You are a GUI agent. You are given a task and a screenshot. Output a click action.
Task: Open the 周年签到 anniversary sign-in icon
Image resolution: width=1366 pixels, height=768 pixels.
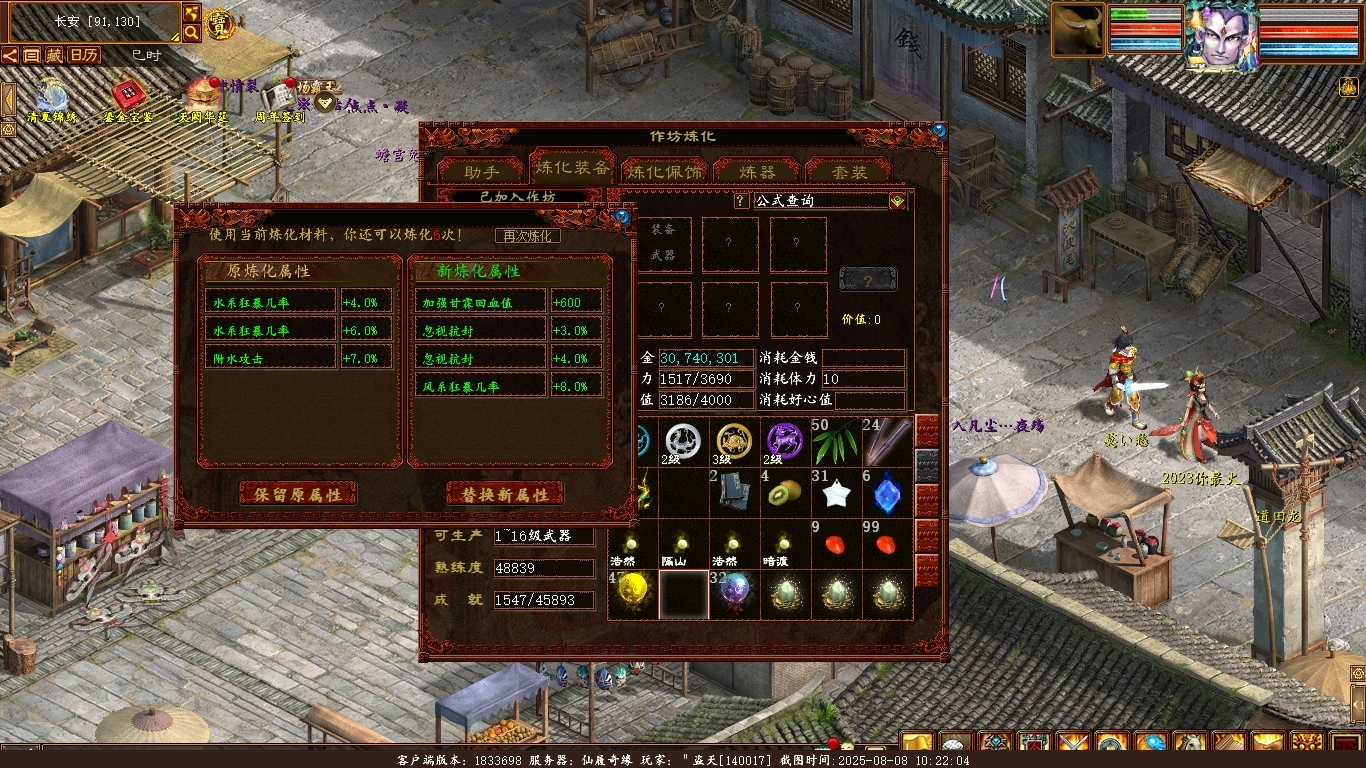coord(278,98)
